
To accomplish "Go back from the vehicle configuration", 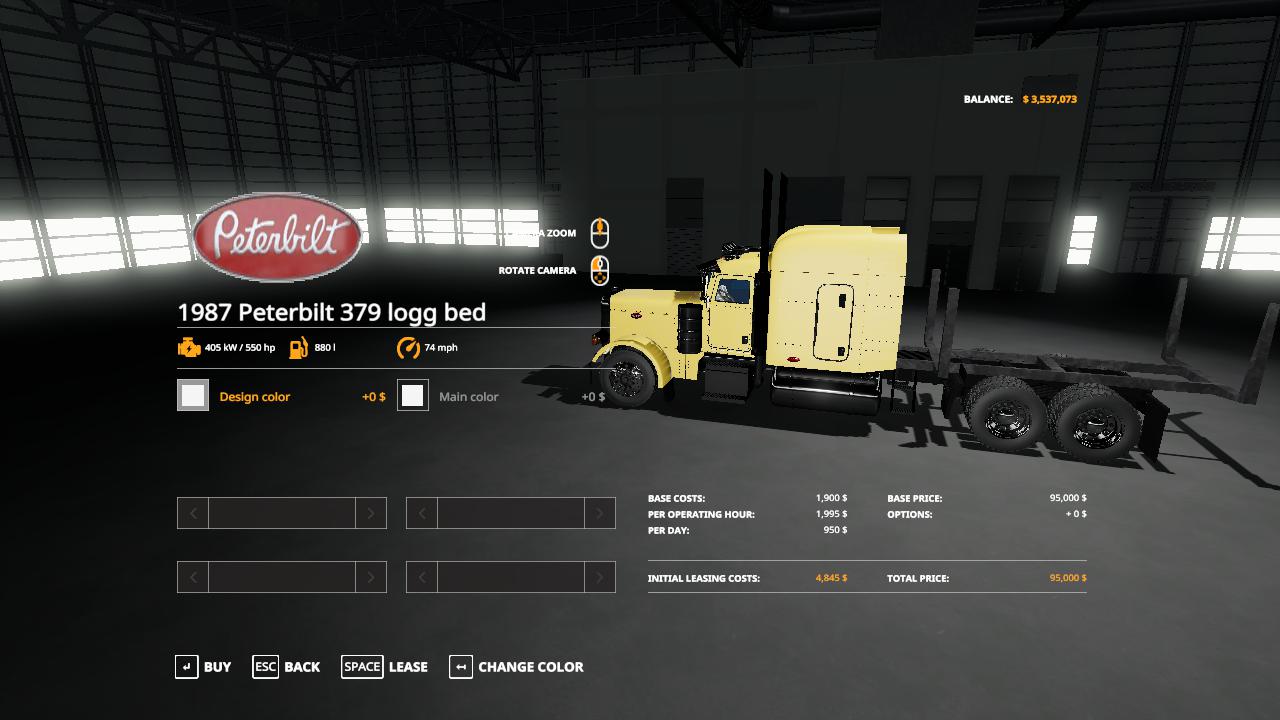I will click(x=286, y=667).
